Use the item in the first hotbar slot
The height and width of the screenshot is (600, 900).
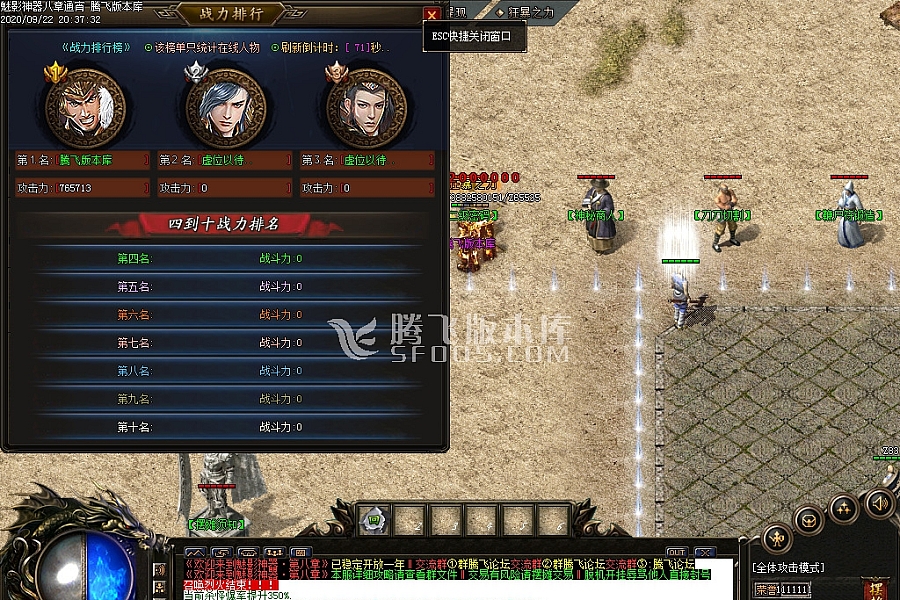pyautogui.click(x=374, y=520)
